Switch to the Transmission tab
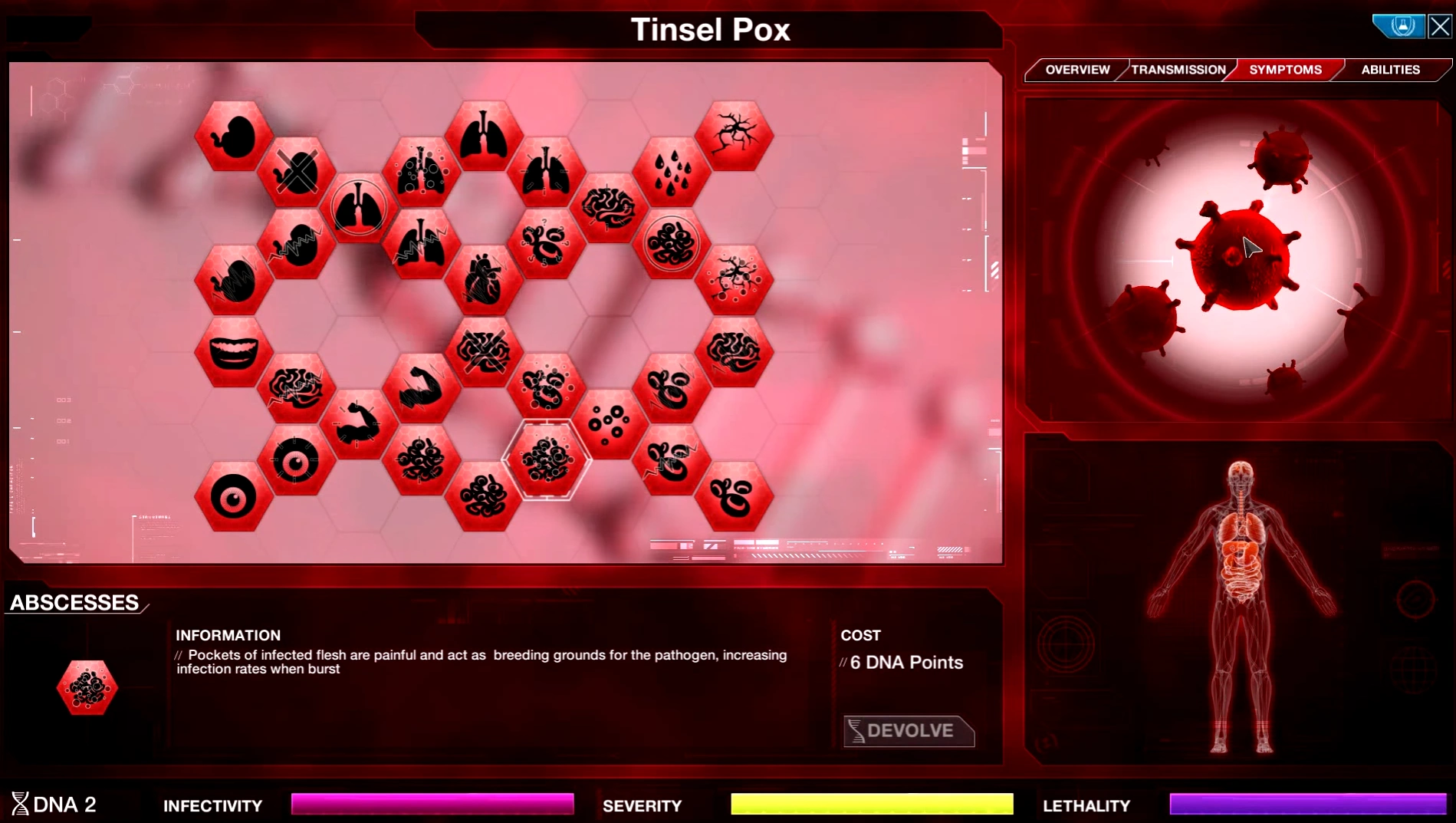This screenshot has width=1456, height=823. click(1178, 70)
